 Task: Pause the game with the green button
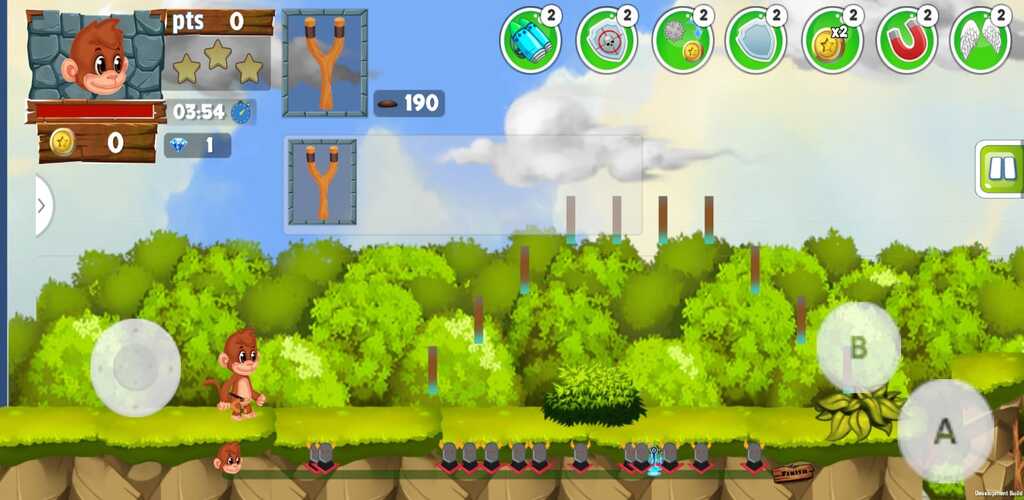click(1001, 169)
